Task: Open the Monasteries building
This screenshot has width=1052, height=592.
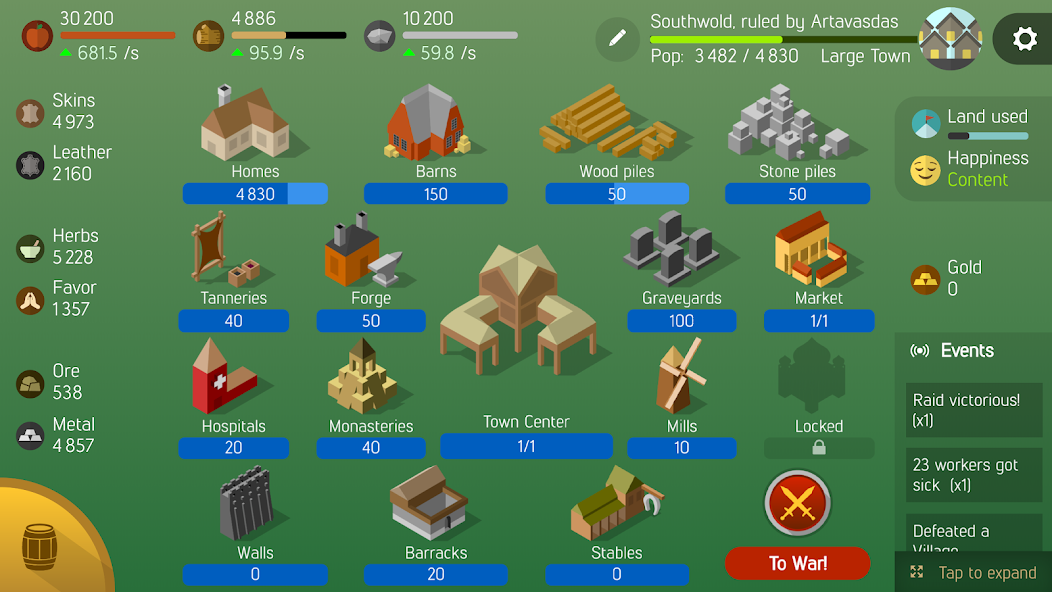Action: 362,378
